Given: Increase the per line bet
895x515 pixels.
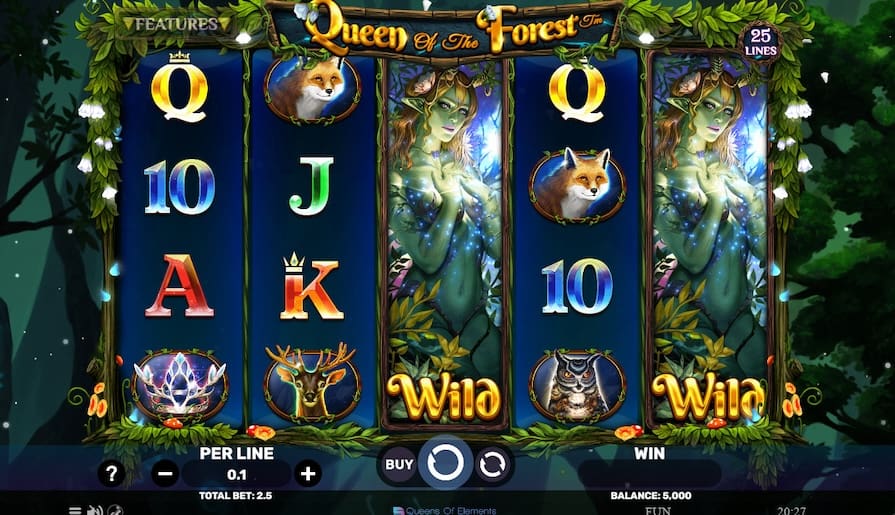Looking at the screenshot, I should [x=308, y=473].
